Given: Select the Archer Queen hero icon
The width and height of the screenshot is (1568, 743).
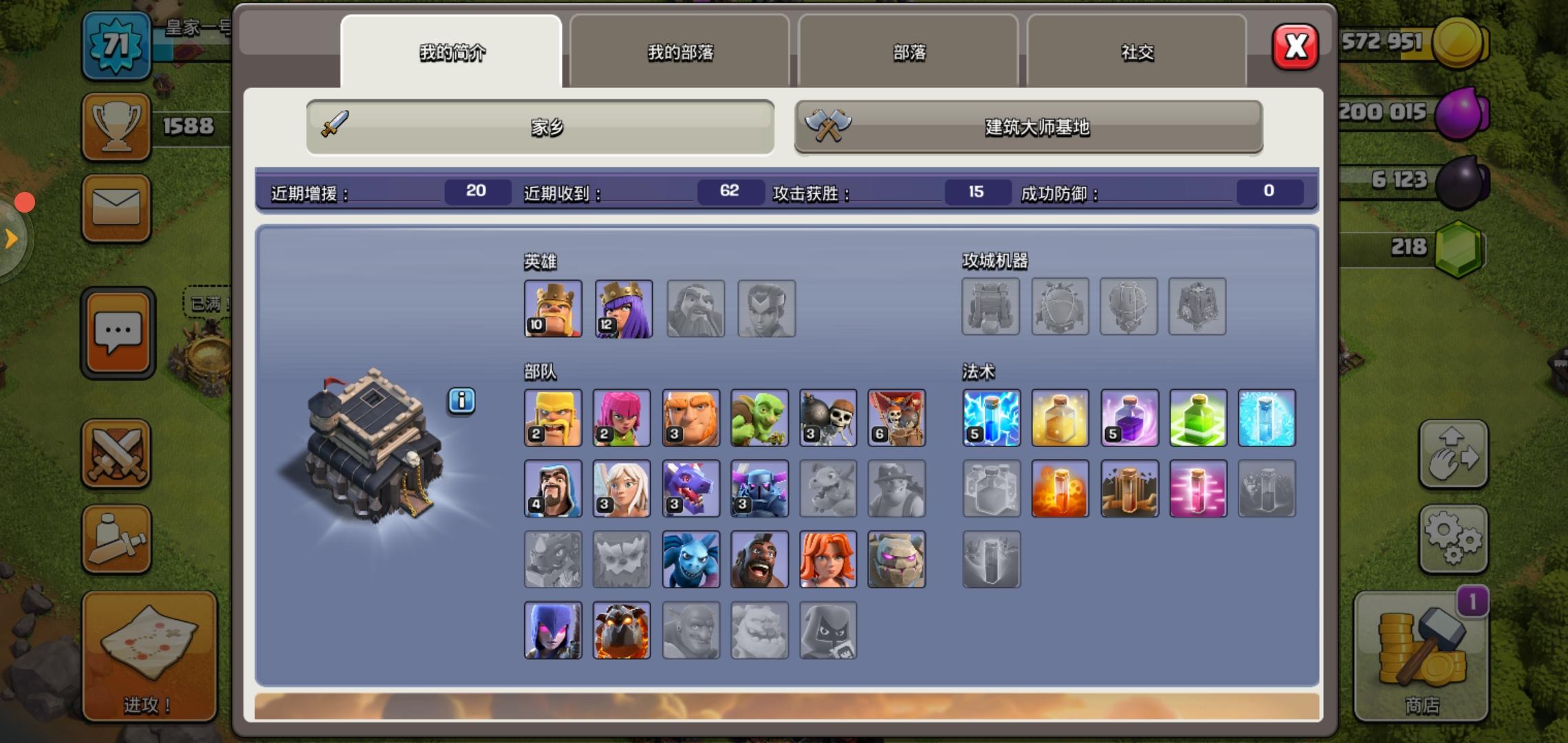Looking at the screenshot, I should (622, 308).
